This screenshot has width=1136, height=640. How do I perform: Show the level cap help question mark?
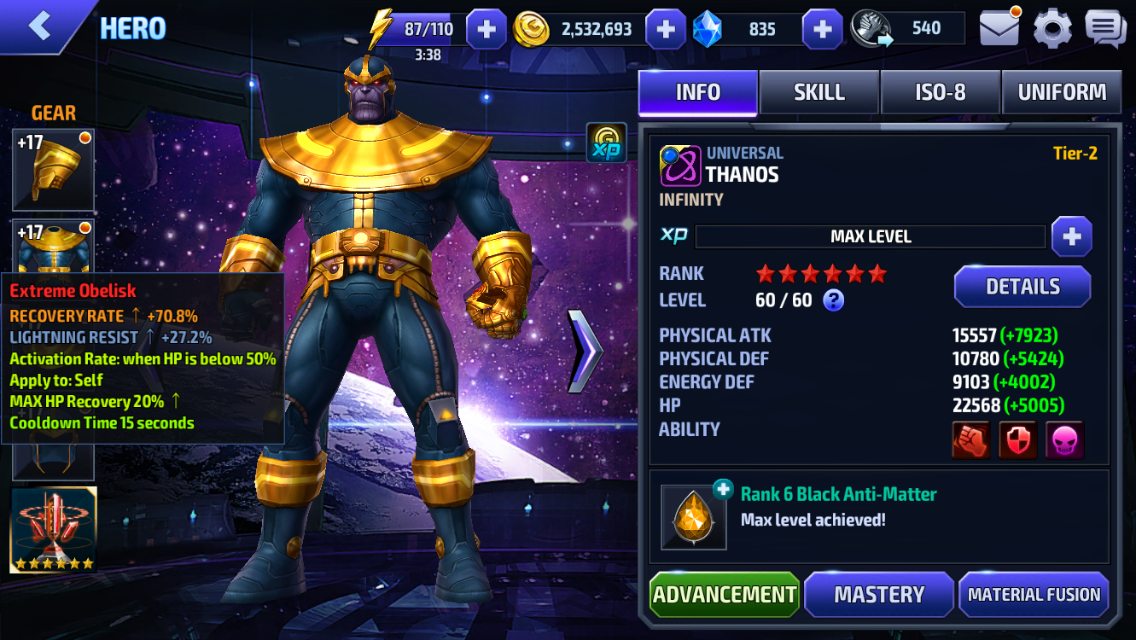pos(833,300)
